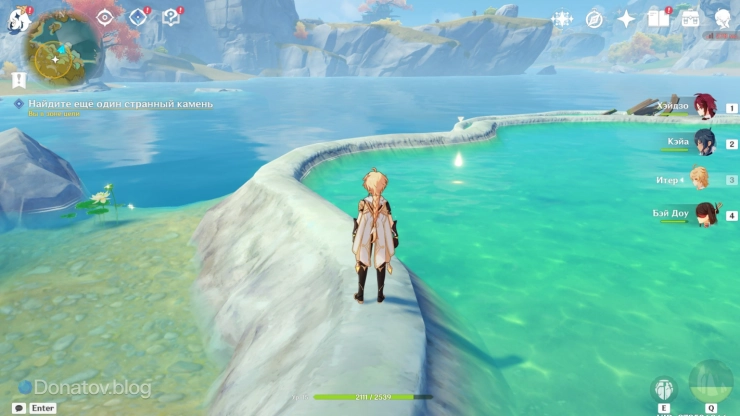
Task: Switch to party member Кэйа
Action: pyautogui.click(x=705, y=143)
